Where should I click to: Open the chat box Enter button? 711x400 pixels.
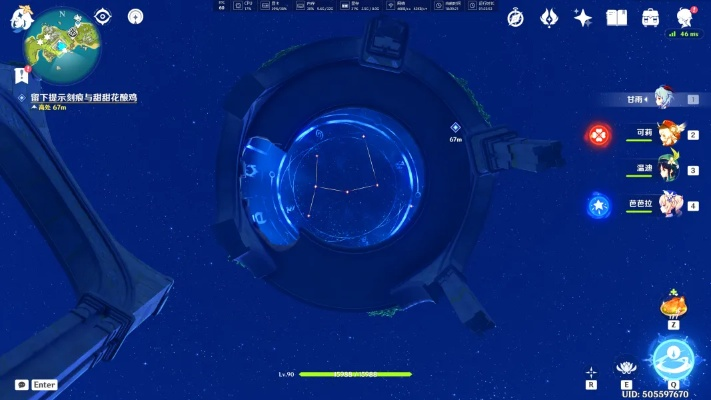36,384
